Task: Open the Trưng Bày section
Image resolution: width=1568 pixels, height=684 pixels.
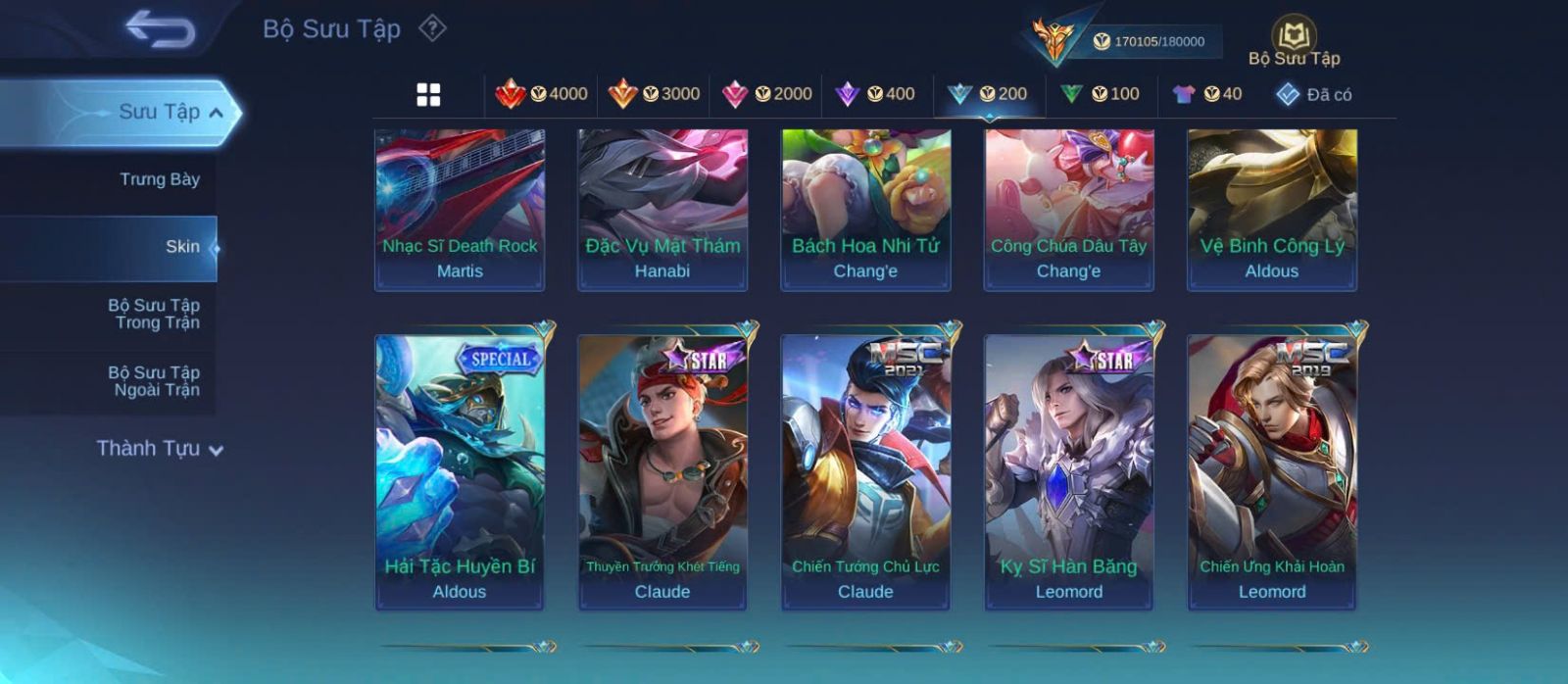Action: [160, 179]
